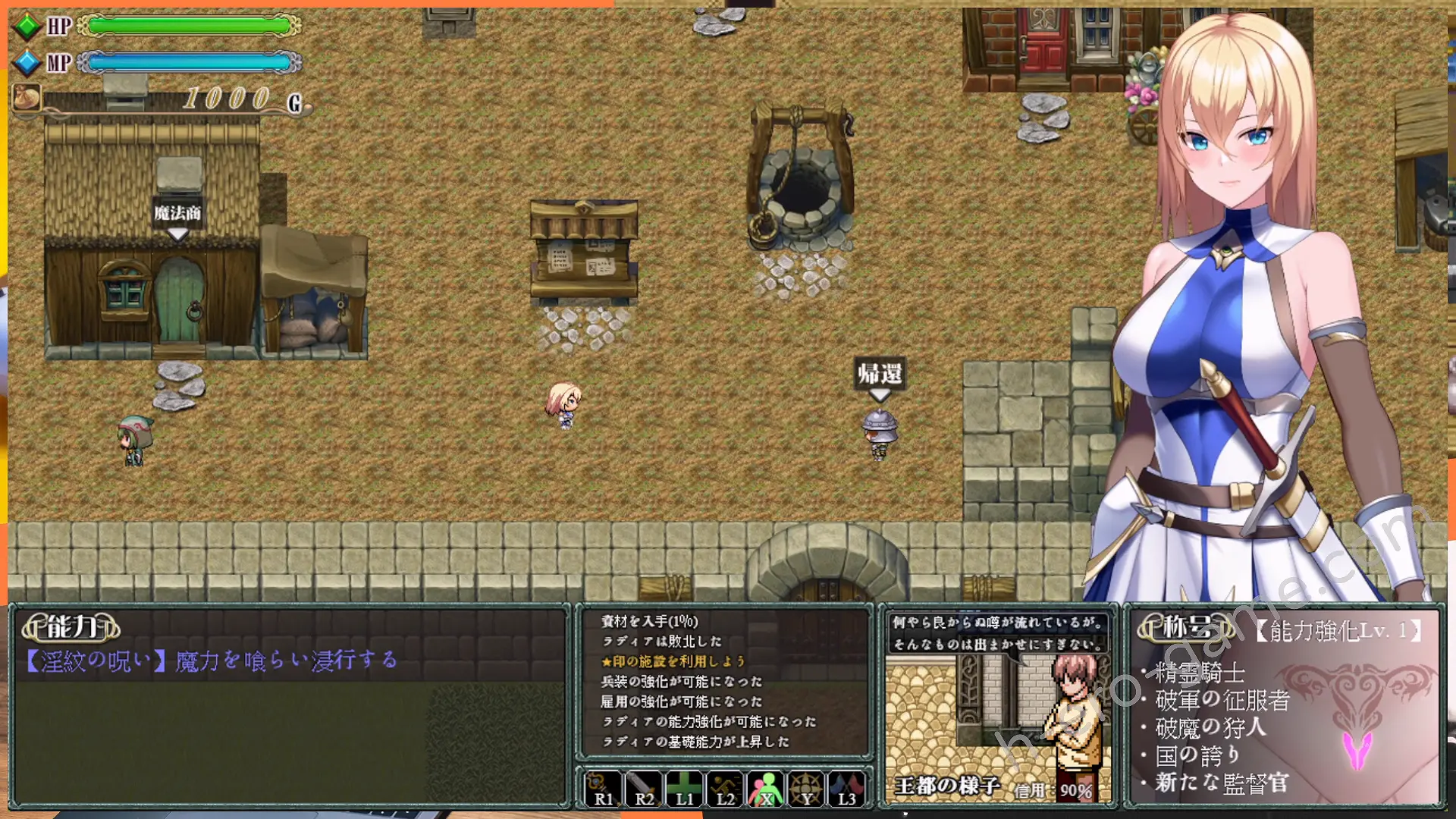1456x819 pixels.
Task: Select the 精霊騎士 title entry
Action: [1200, 672]
